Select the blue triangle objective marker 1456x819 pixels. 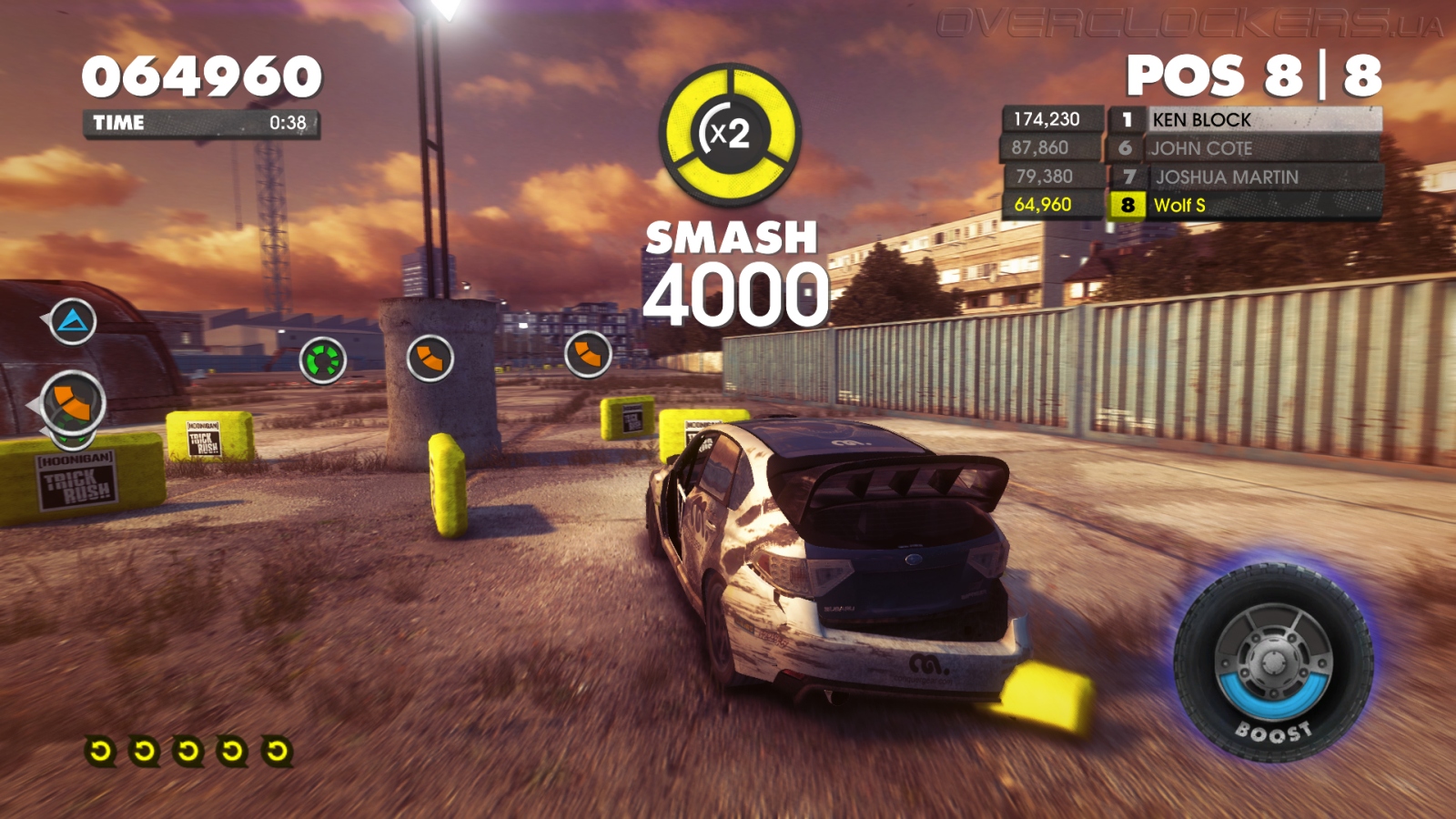point(73,321)
